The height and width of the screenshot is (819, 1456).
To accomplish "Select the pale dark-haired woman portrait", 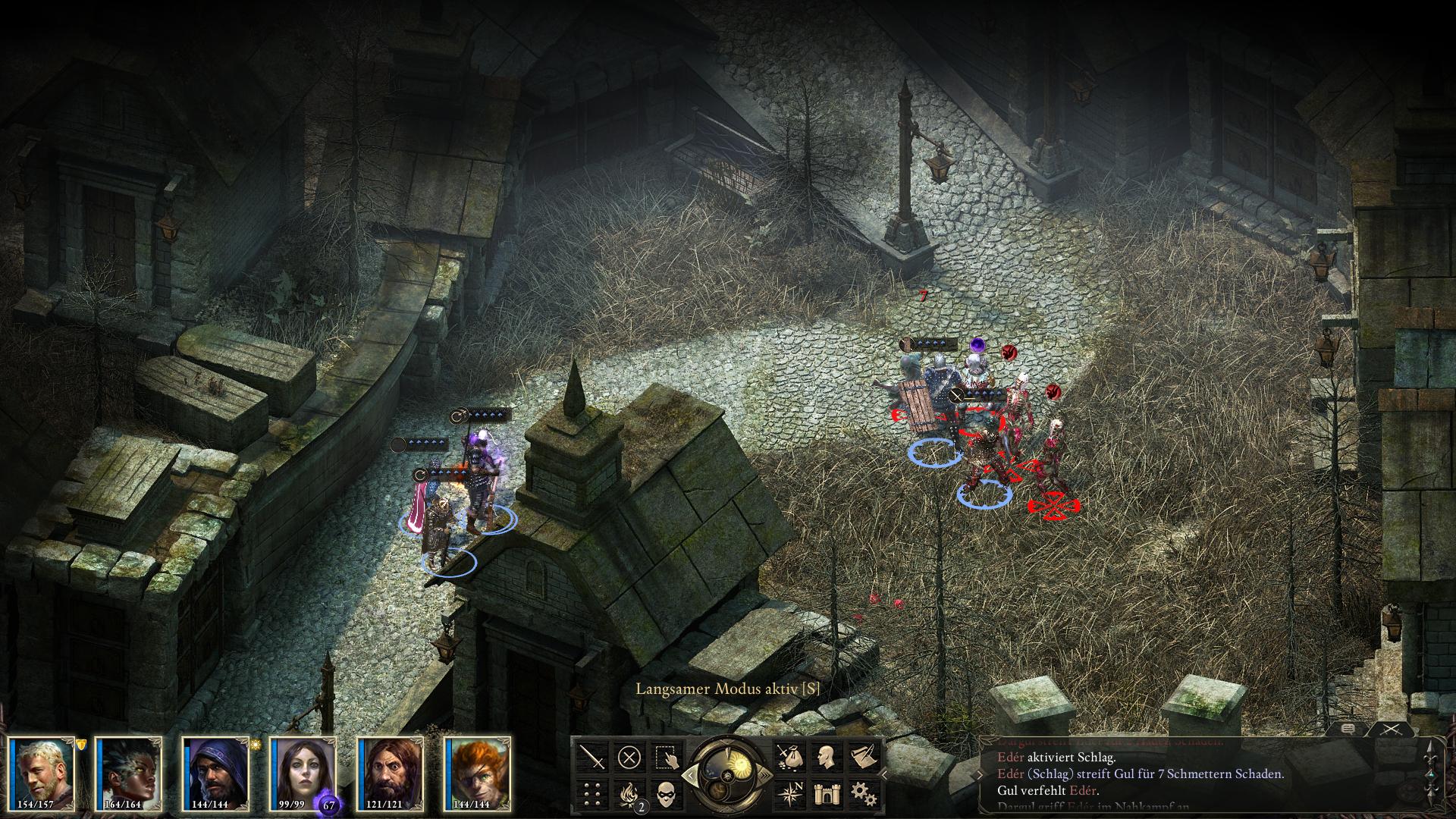I will pos(303,772).
